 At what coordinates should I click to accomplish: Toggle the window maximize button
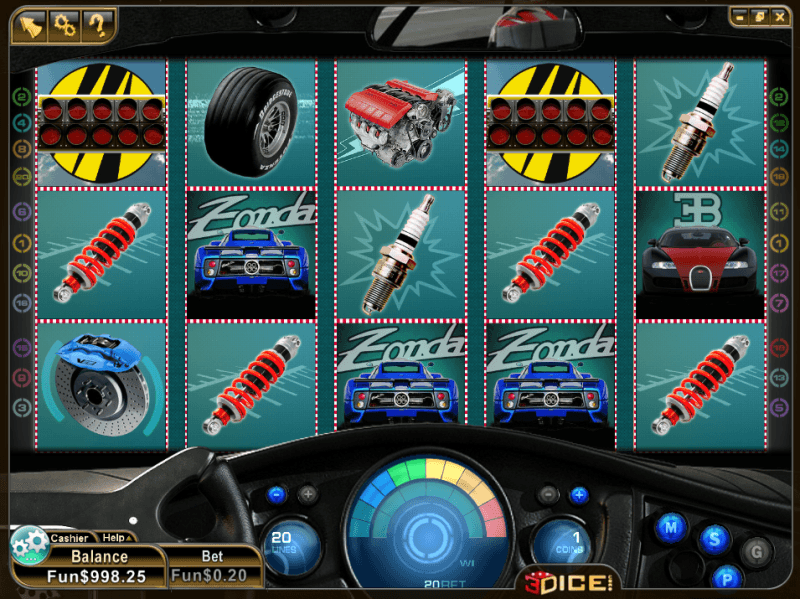(758, 16)
